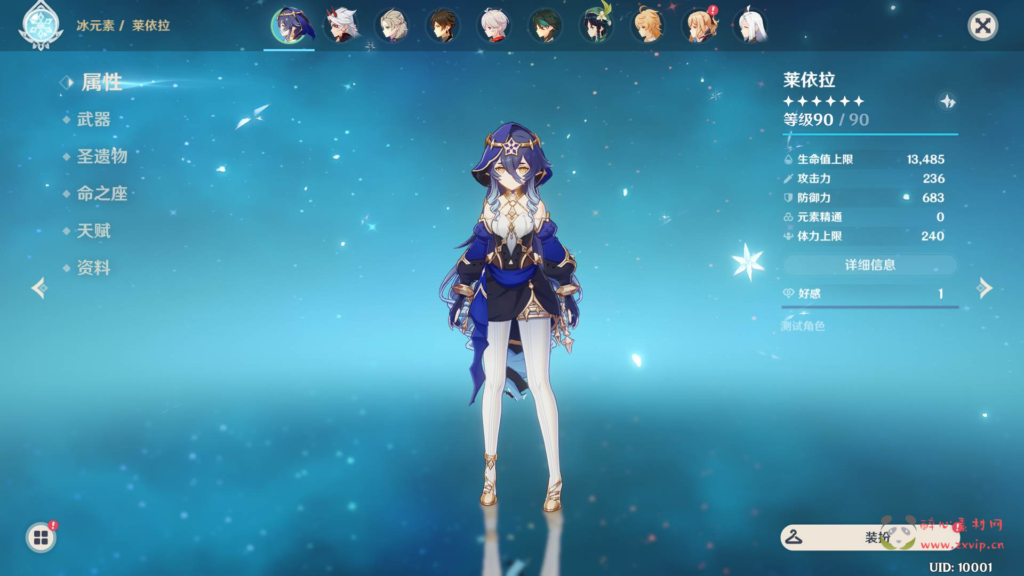The height and width of the screenshot is (576, 1024).
Task: Open the four-square grid menu icon
Action: pyautogui.click(x=41, y=538)
